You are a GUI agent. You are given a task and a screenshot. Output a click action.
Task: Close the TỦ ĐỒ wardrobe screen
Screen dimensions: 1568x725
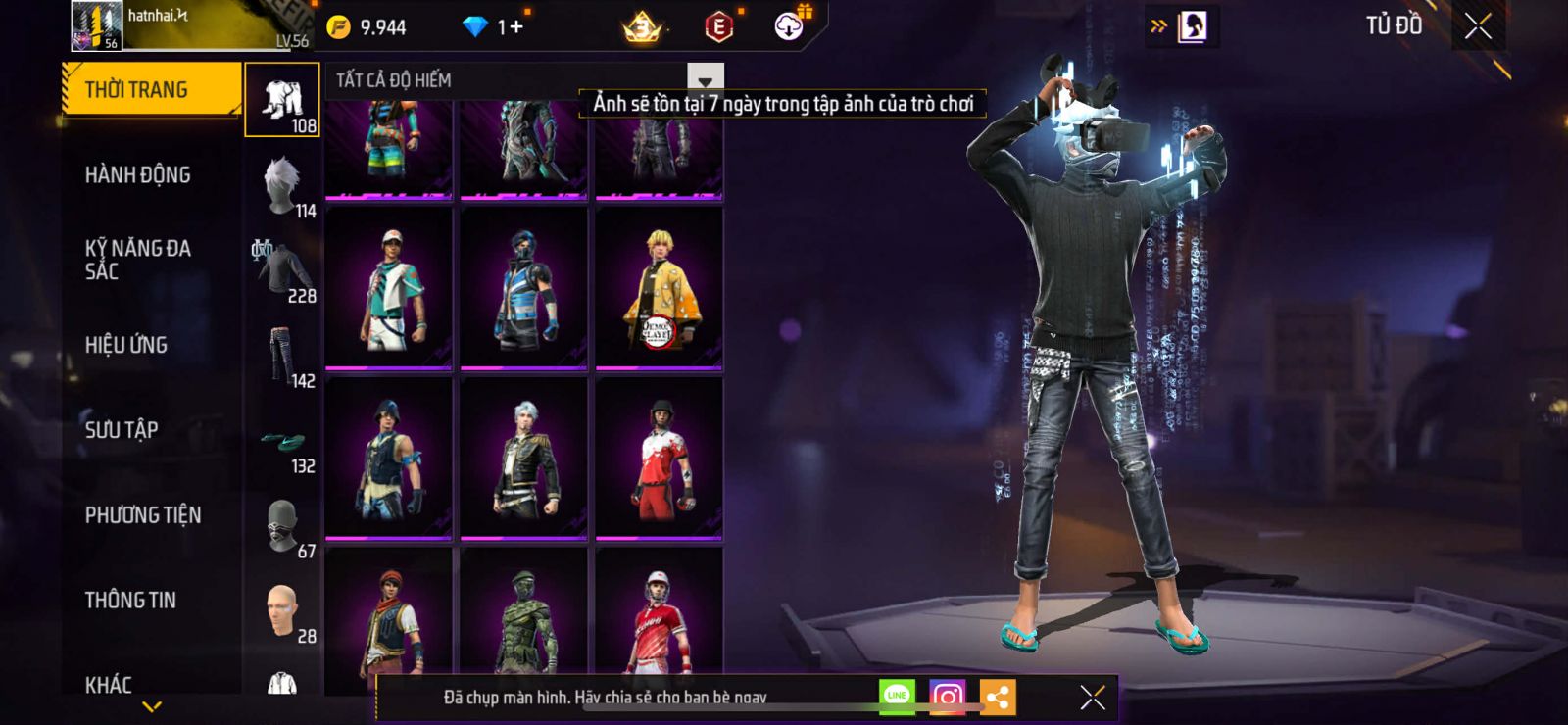pos(1478,26)
